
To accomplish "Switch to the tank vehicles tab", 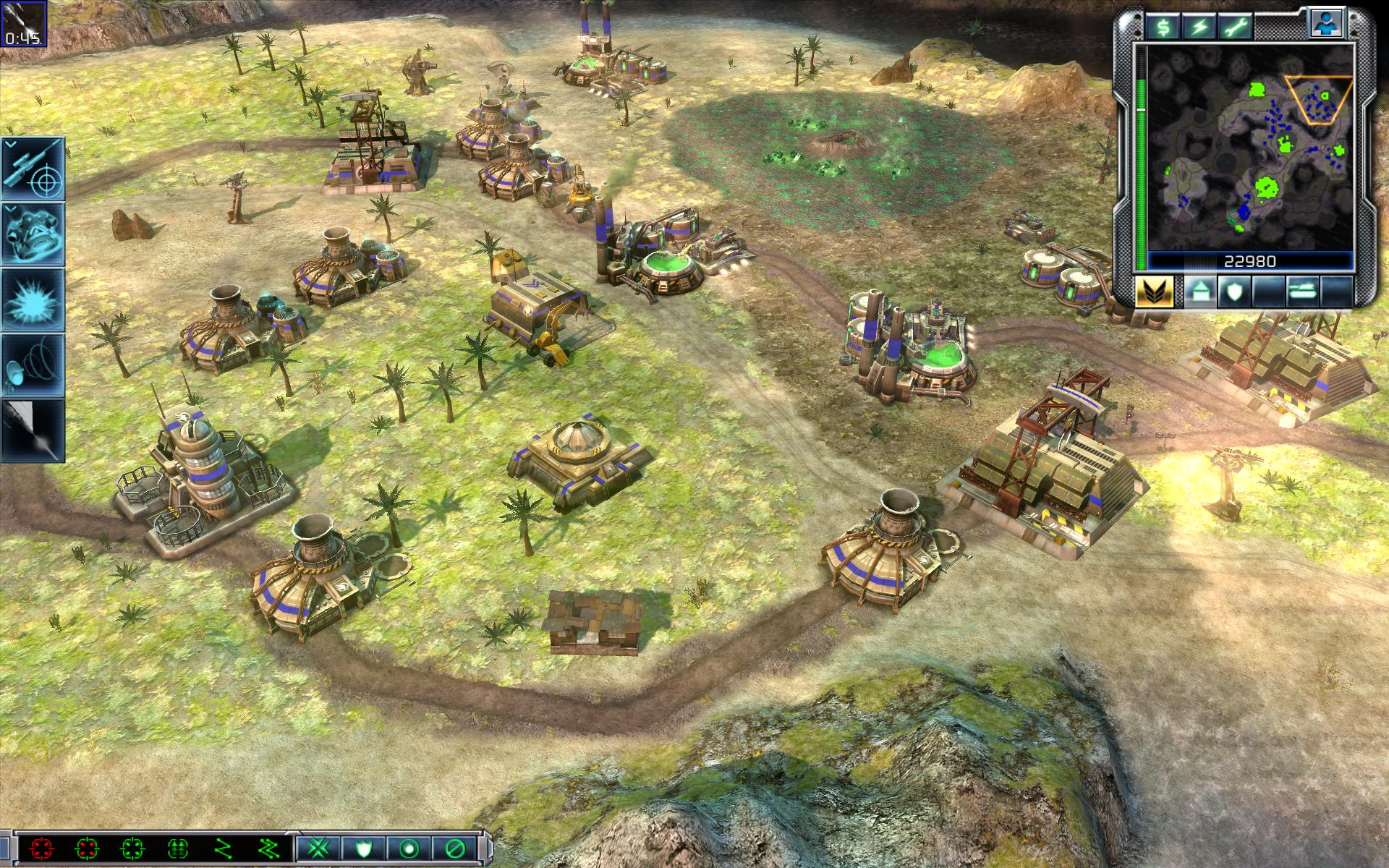I will pyautogui.click(x=1302, y=292).
